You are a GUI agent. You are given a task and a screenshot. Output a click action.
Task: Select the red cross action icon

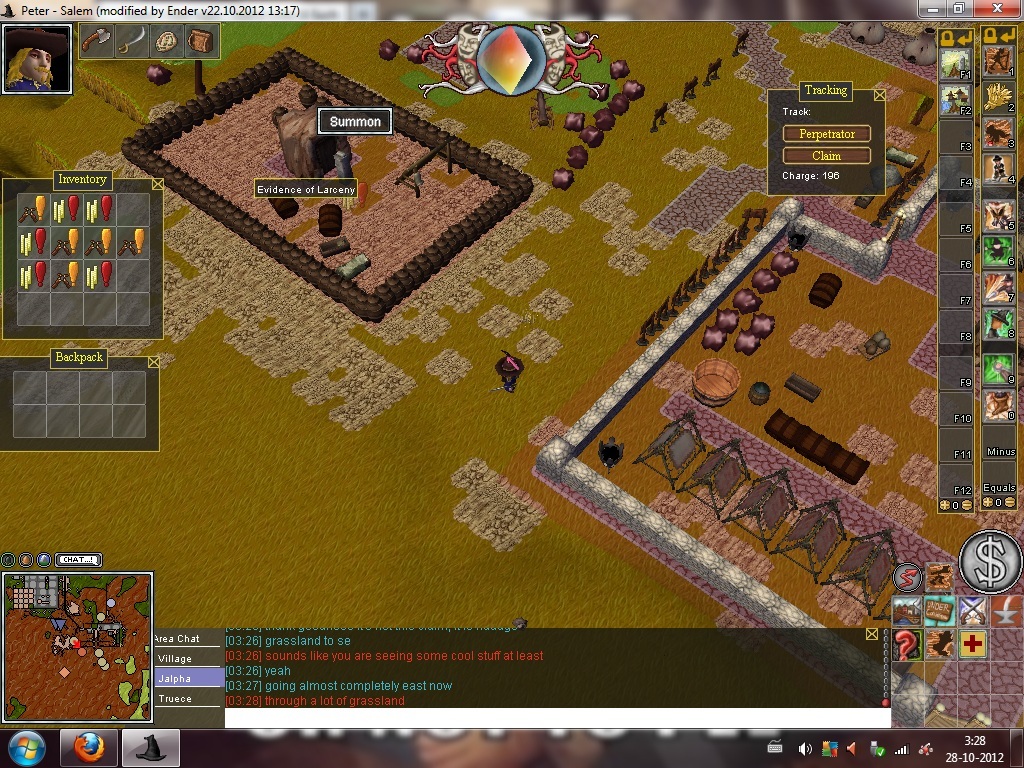(973, 645)
